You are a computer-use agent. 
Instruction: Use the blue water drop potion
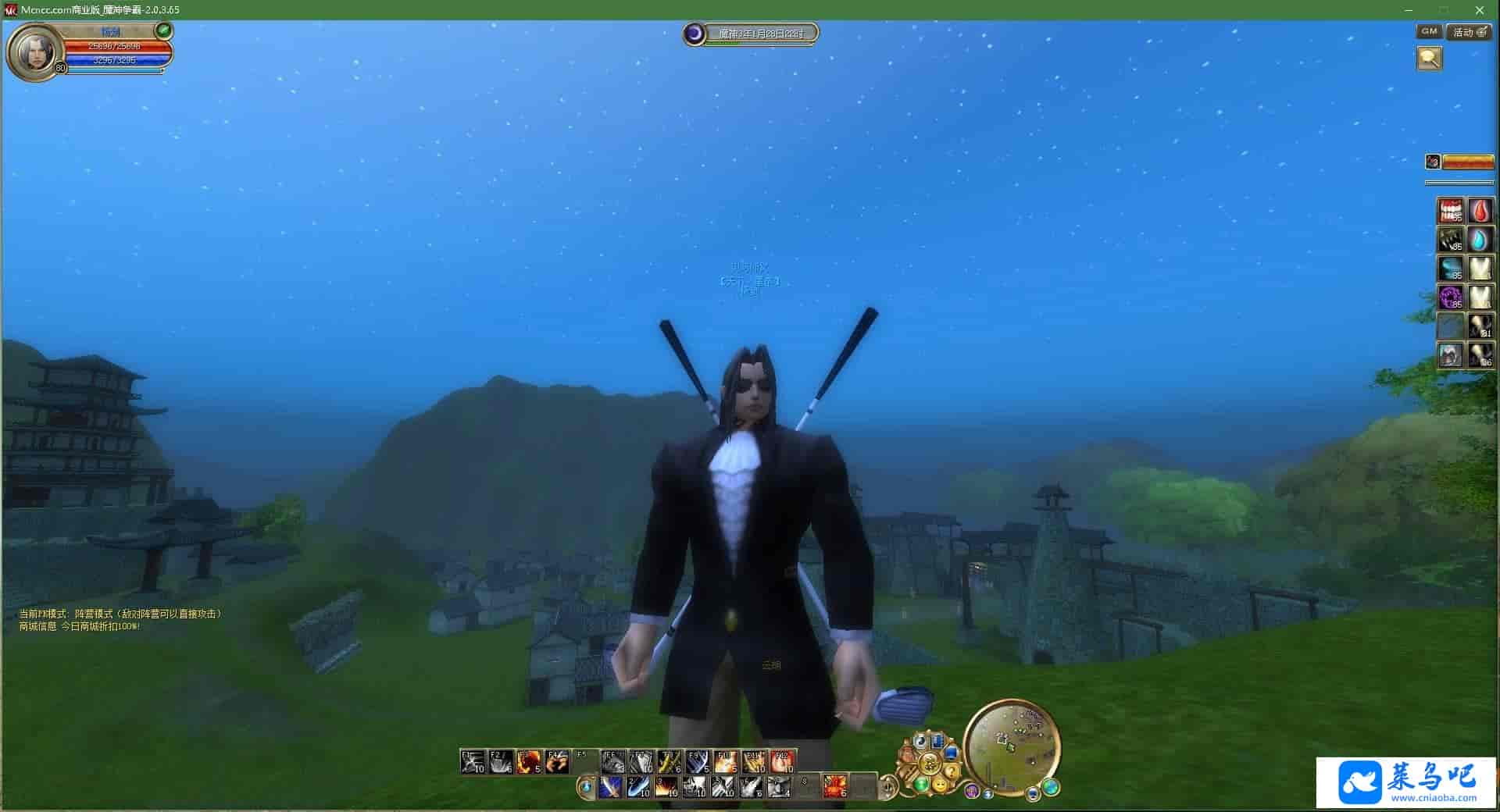tap(1480, 240)
